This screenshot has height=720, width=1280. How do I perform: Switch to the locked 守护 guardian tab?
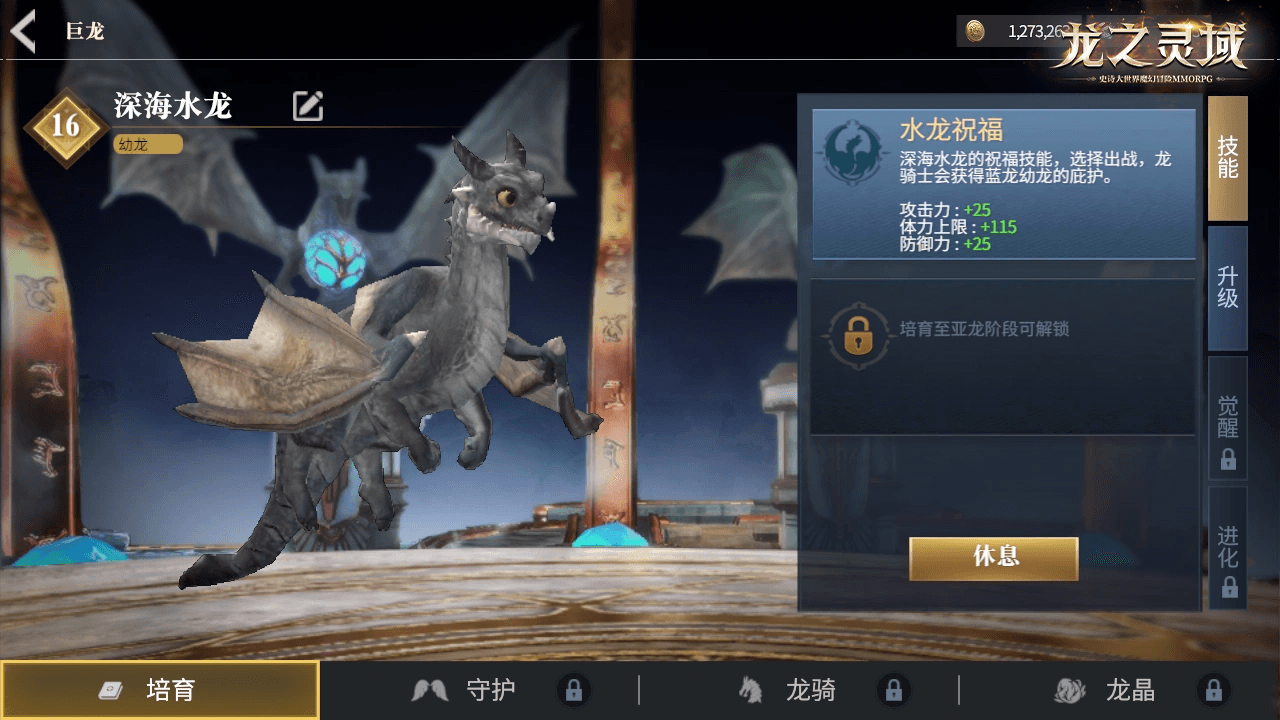[x=490, y=690]
